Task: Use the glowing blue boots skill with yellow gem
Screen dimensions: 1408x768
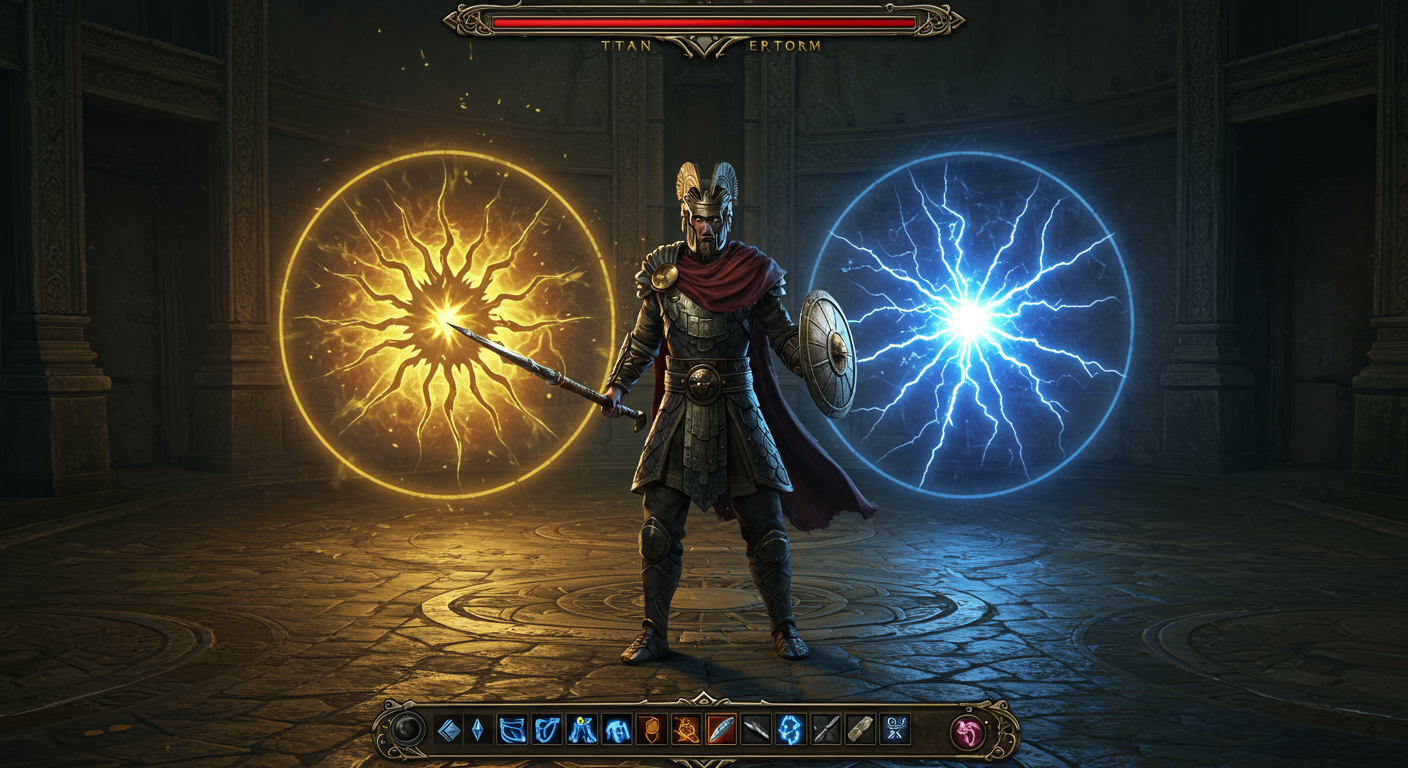Action: (582, 730)
